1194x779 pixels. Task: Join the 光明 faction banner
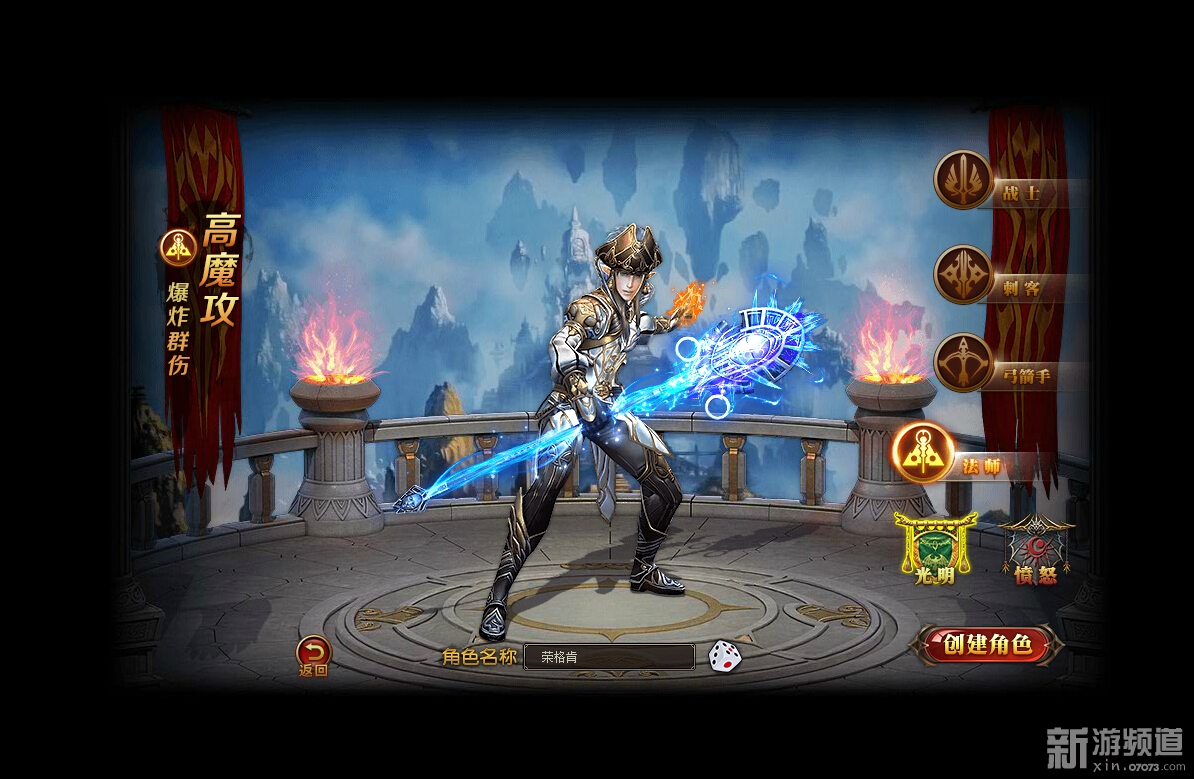click(x=935, y=548)
